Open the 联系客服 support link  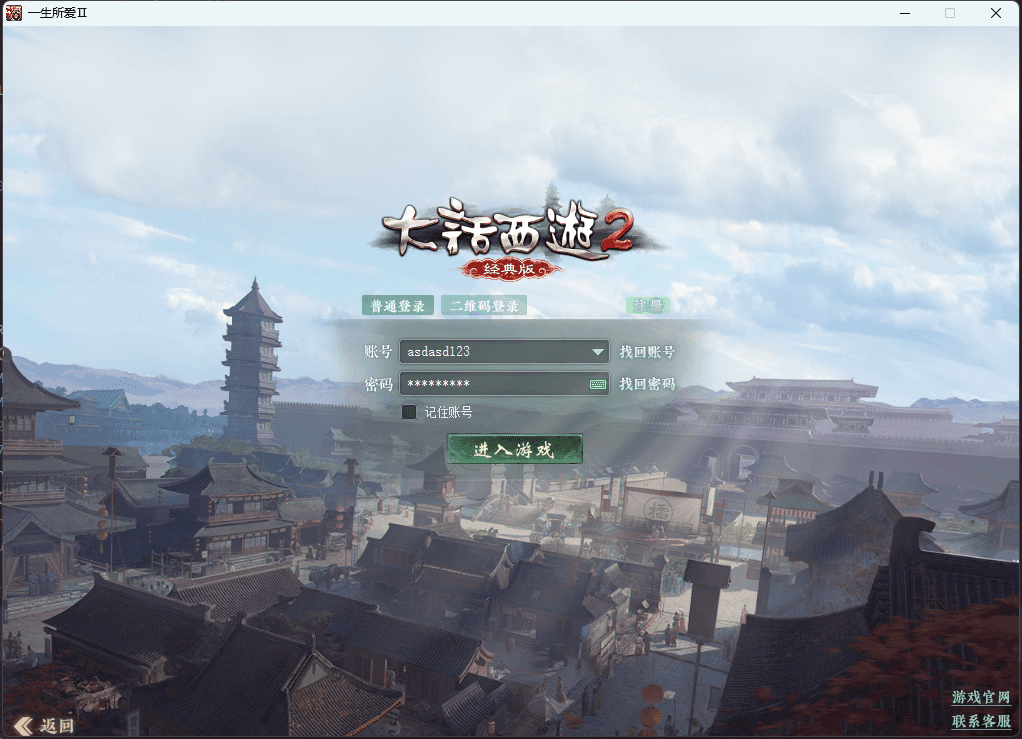coord(980,721)
